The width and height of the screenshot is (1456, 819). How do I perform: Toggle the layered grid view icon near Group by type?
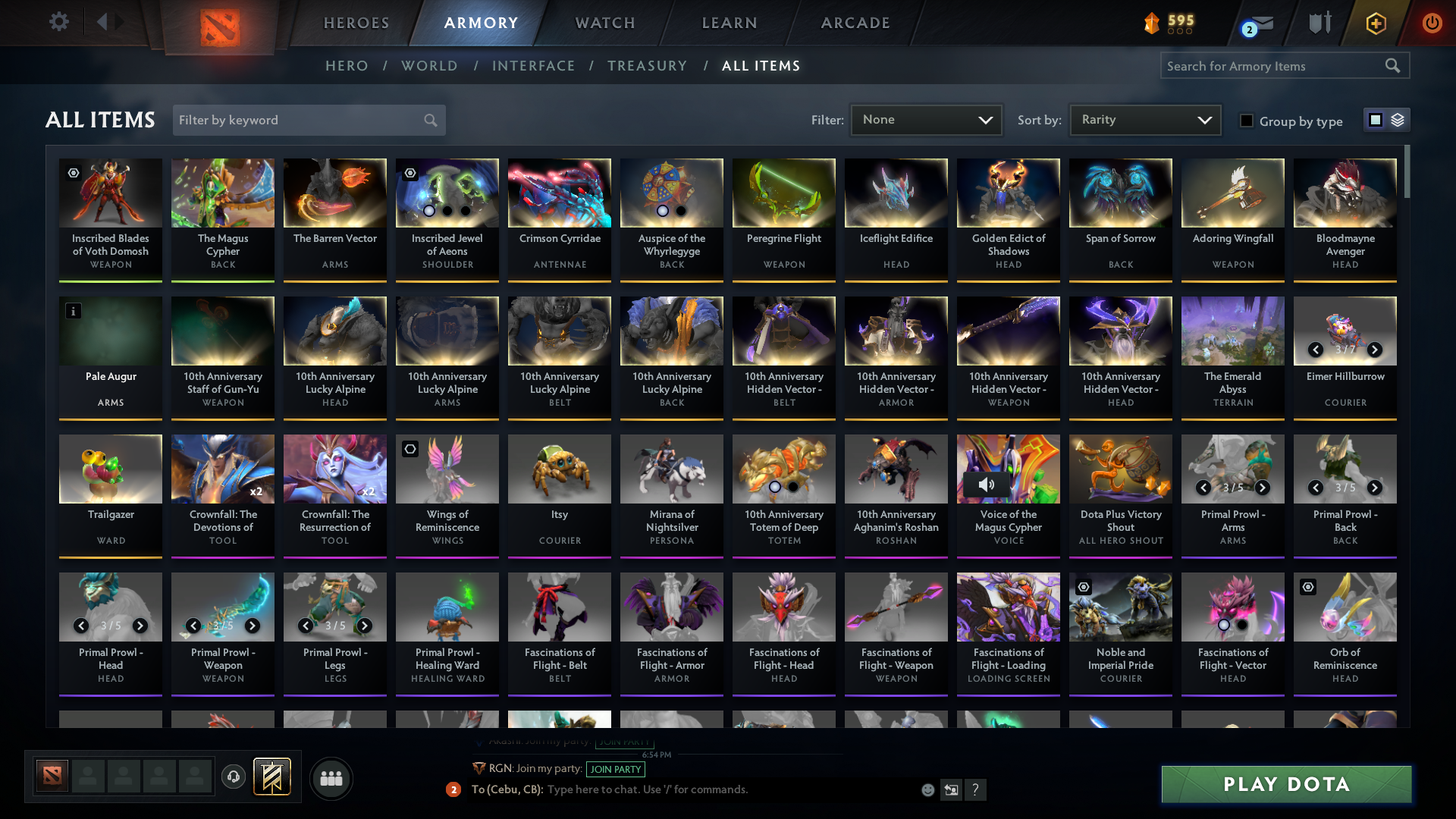[1398, 119]
